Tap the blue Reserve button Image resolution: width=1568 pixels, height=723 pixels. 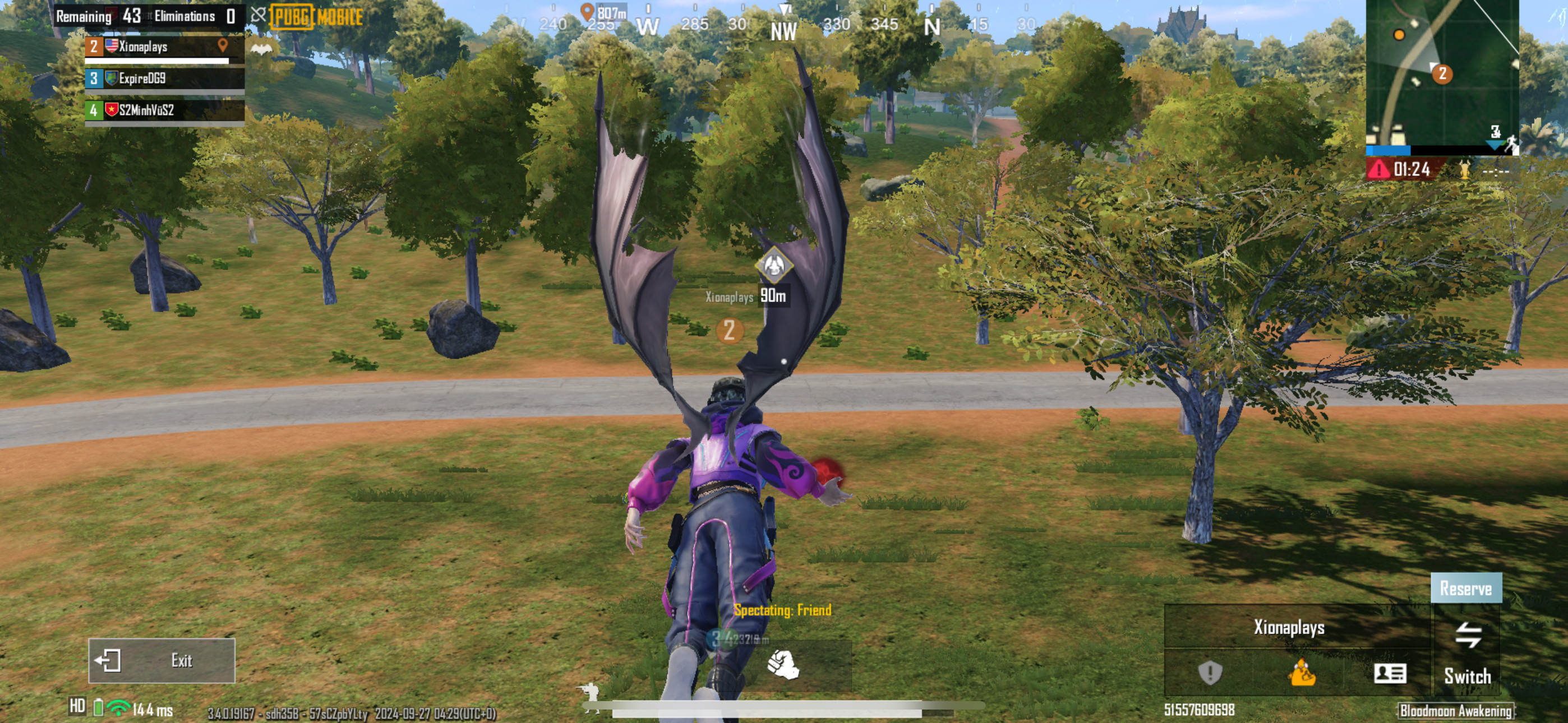pos(1466,588)
